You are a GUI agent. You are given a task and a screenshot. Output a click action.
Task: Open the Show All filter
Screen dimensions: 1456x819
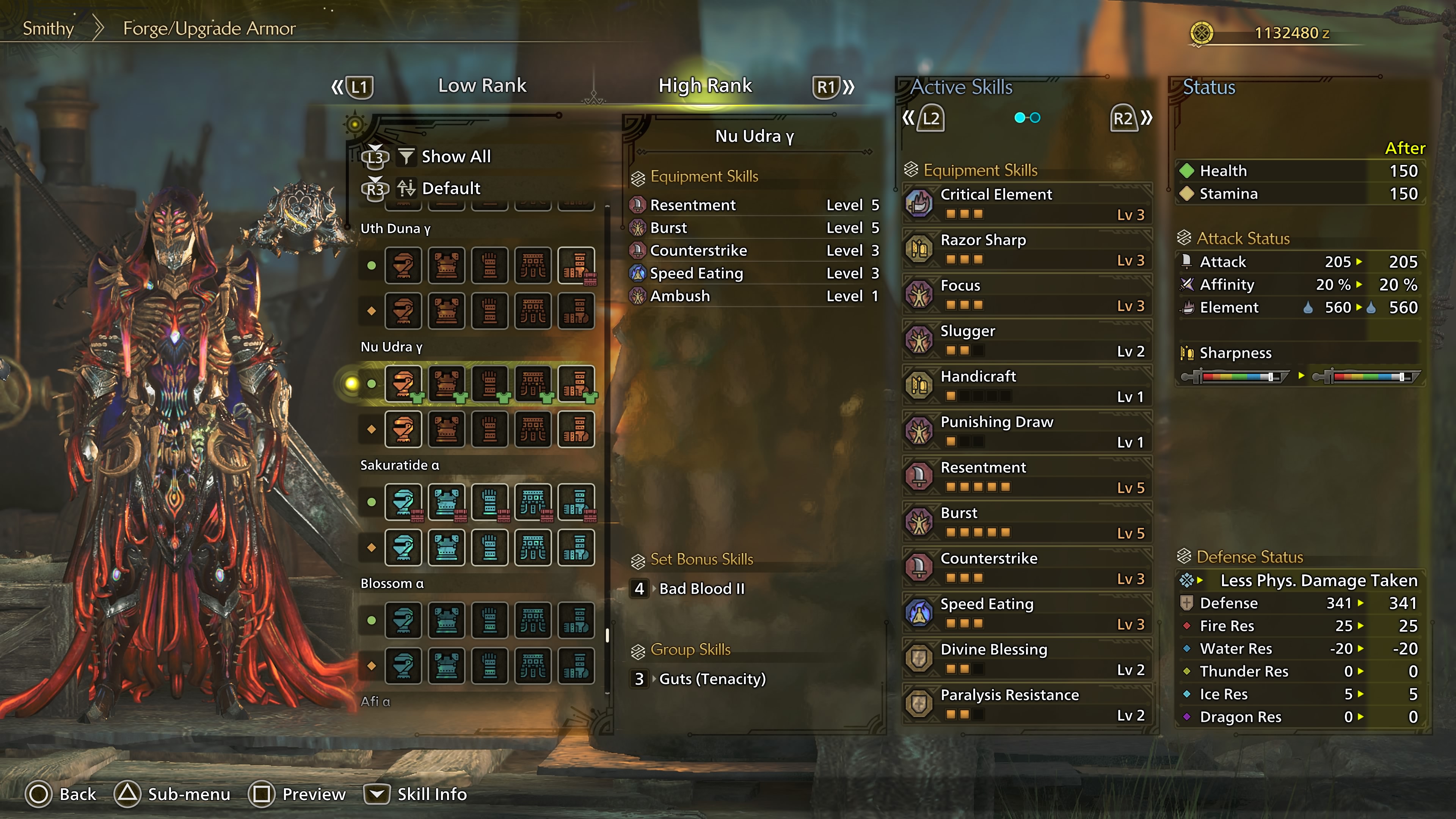[455, 157]
